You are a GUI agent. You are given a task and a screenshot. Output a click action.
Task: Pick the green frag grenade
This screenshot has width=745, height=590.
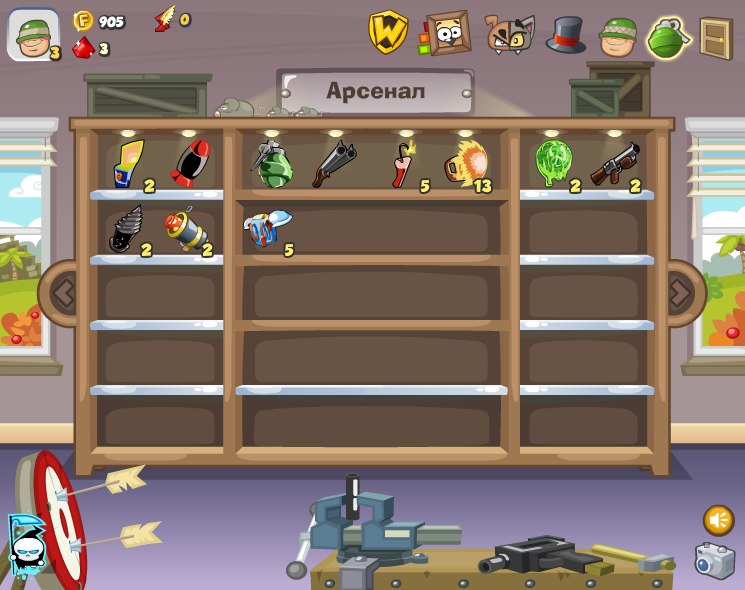(270, 164)
